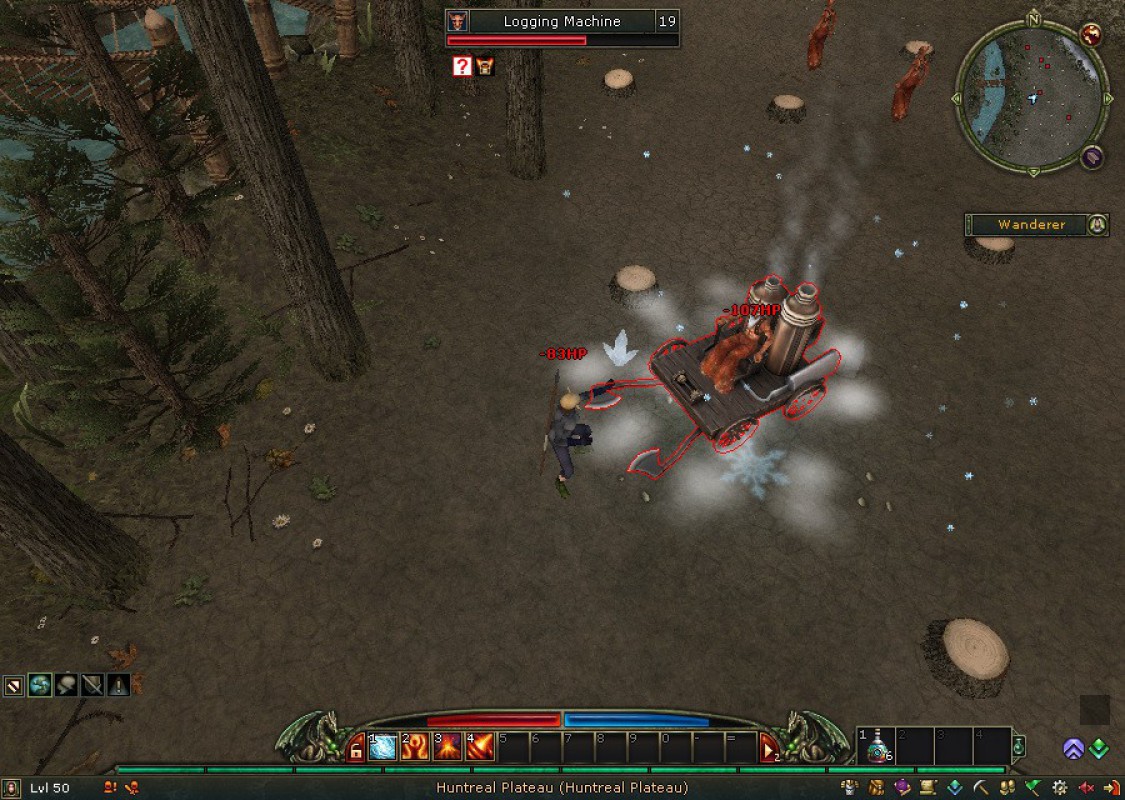Image resolution: width=1125 pixels, height=800 pixels.
Task: Select the globe chat channel icon
Action: (40, 685)
